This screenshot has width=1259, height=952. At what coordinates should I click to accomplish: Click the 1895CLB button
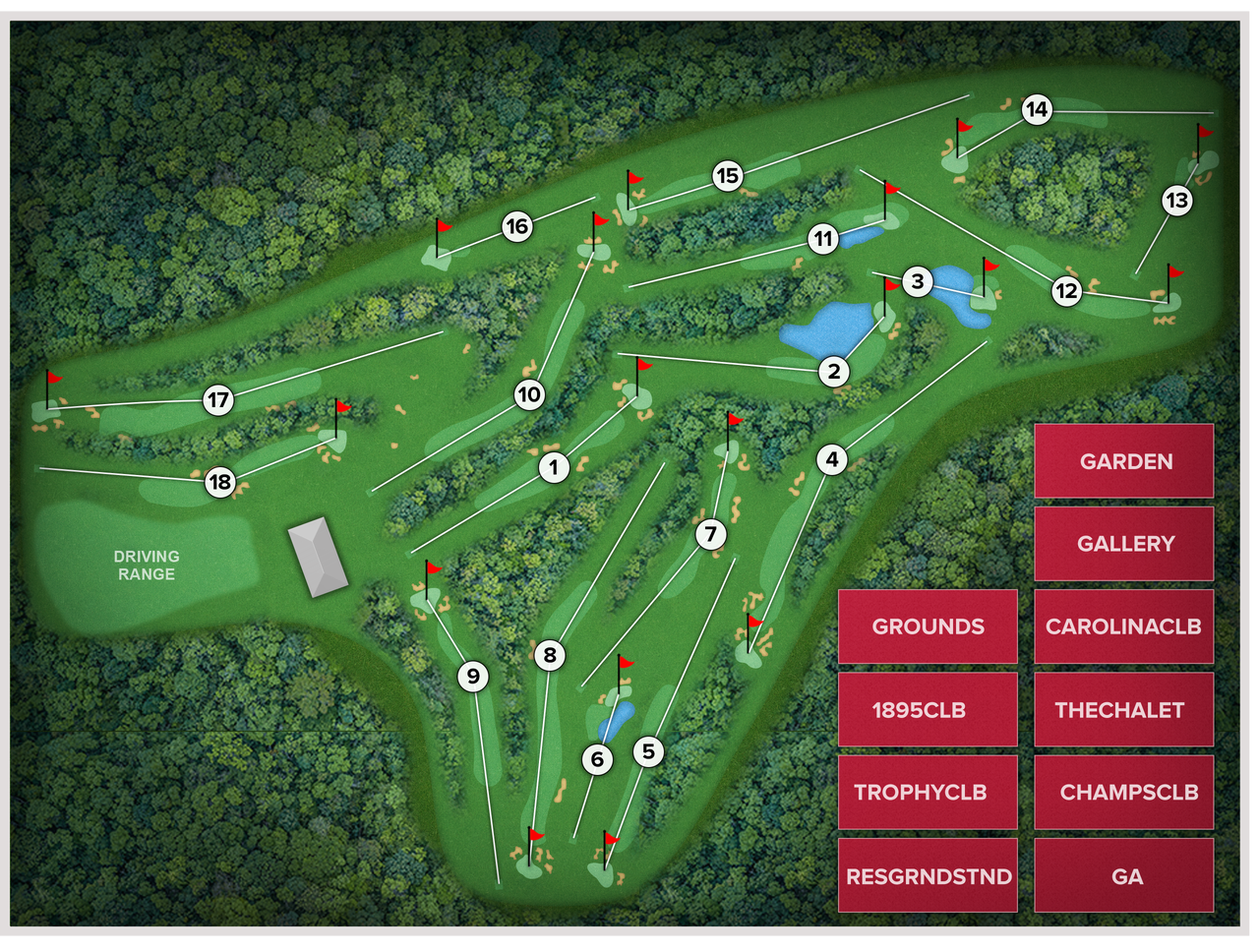[928, 709]
